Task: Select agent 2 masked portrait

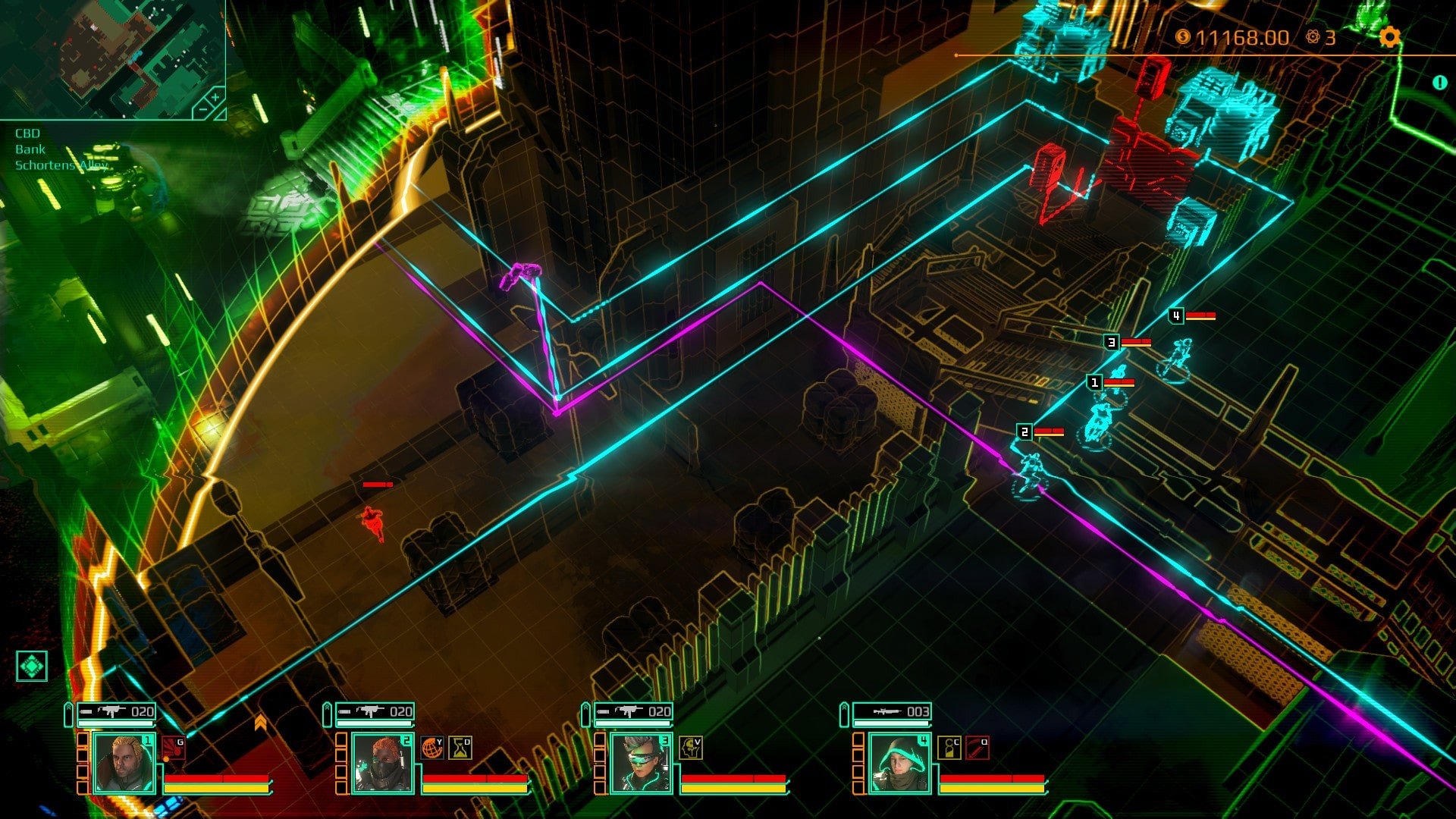Action: coord(382,763)
